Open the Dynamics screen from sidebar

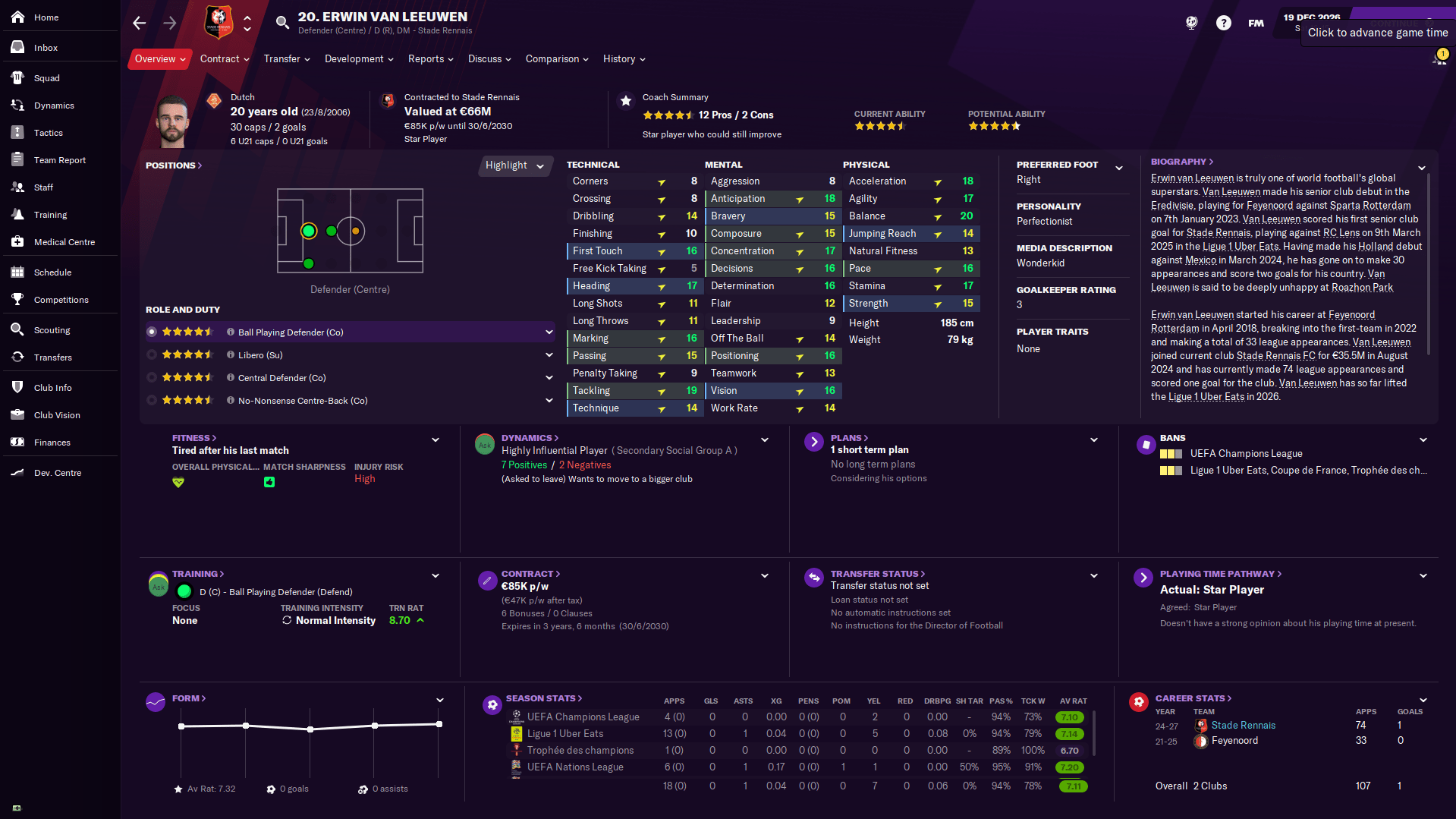point(53,105)
